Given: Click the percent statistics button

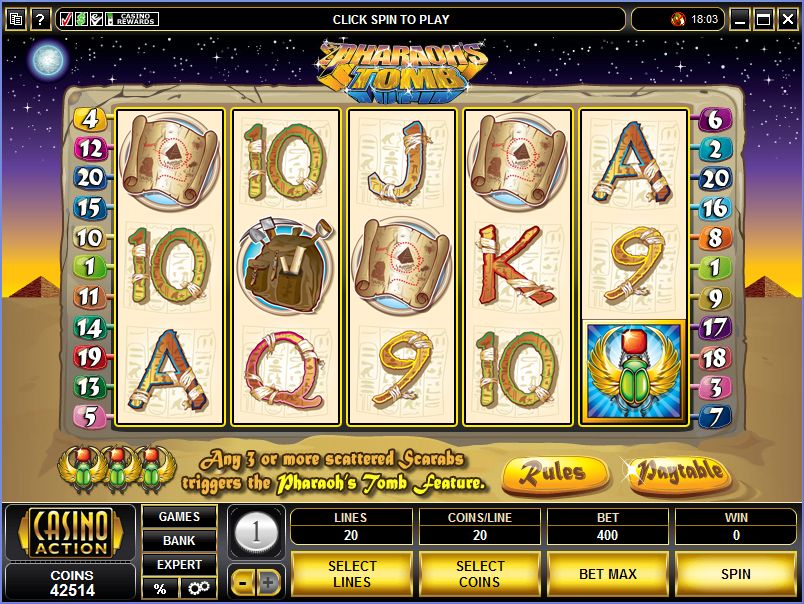Looking at the screenshot, I should [x=160, y=588].
